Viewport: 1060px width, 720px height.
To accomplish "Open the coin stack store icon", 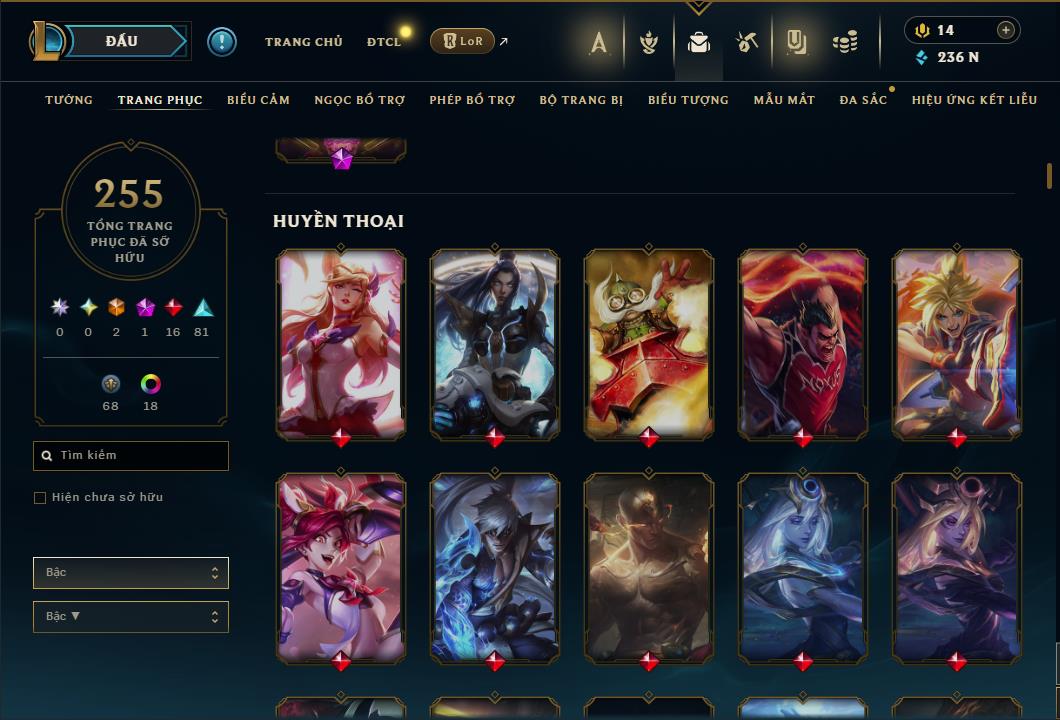I will [845, 42].
